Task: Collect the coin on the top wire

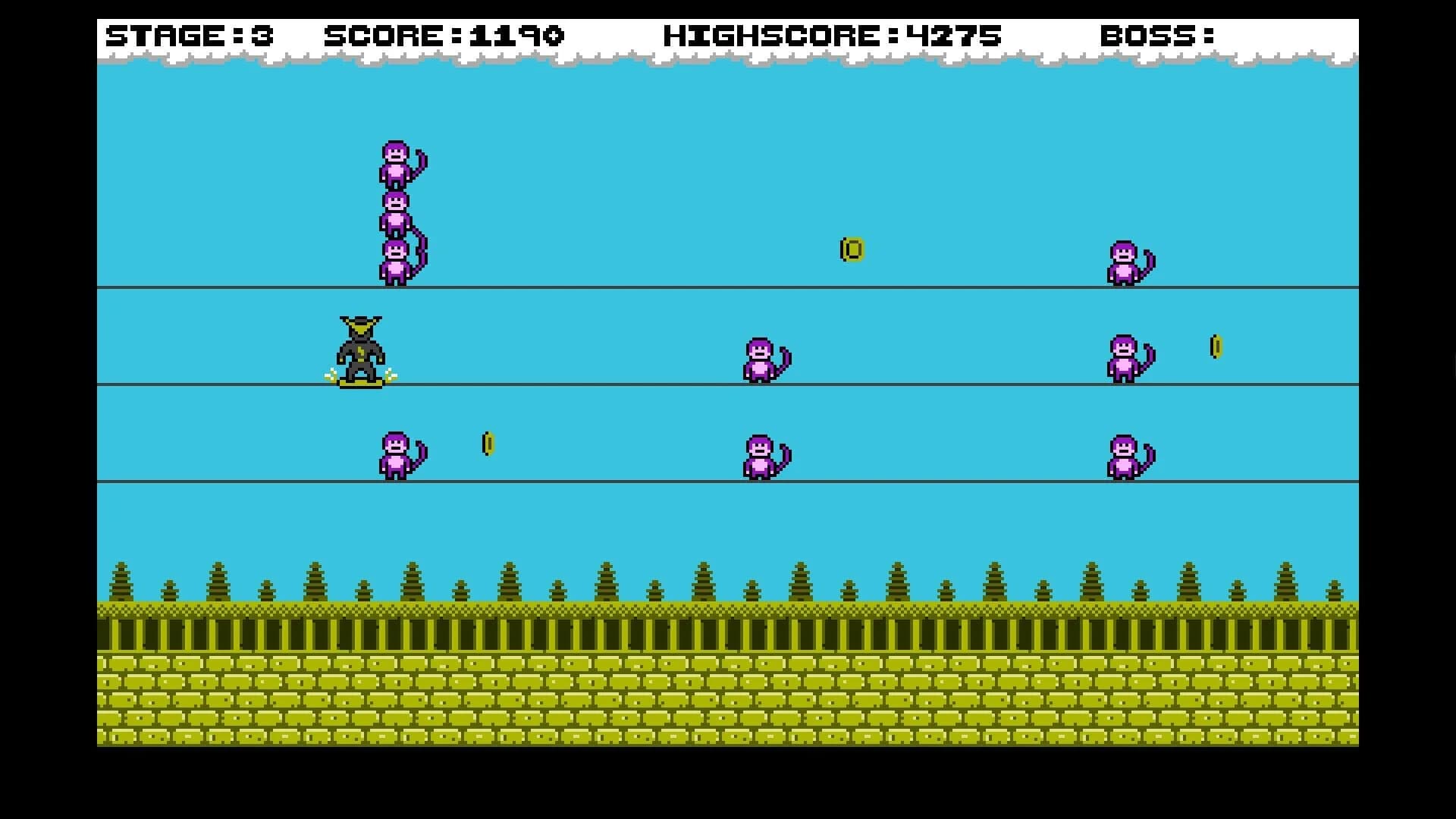Action: [x=851, y=248]
